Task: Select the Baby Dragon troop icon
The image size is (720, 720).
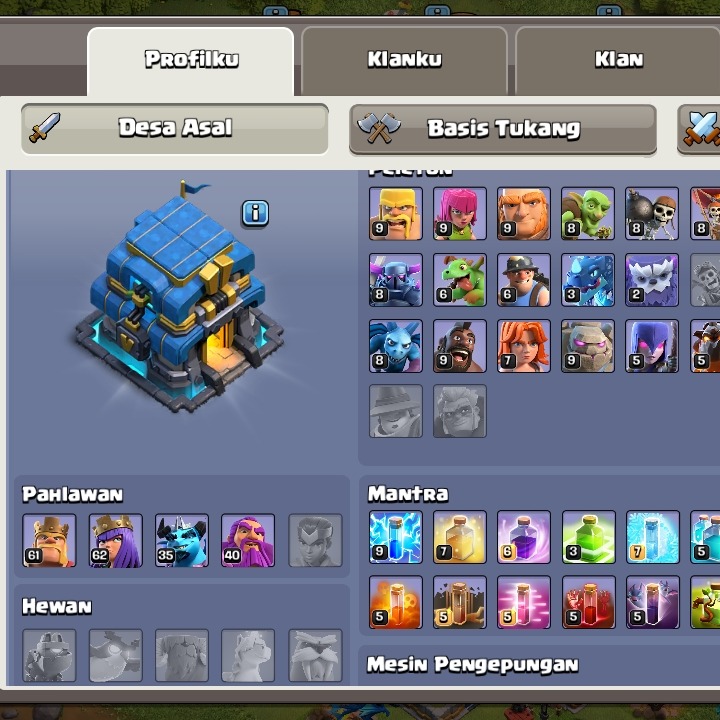Action: coord(460,279)
